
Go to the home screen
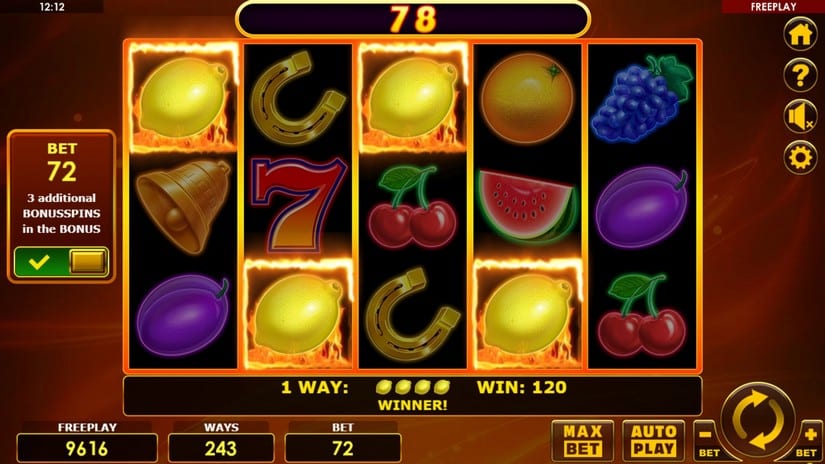799,33
